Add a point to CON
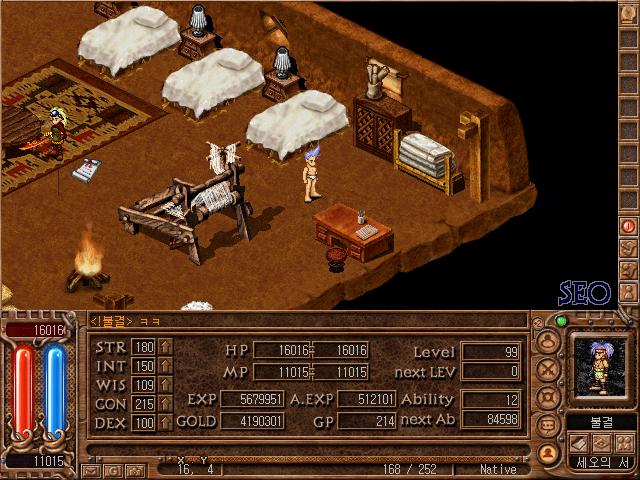This screenshot has width=640, height=480. [x=165, y=403]
